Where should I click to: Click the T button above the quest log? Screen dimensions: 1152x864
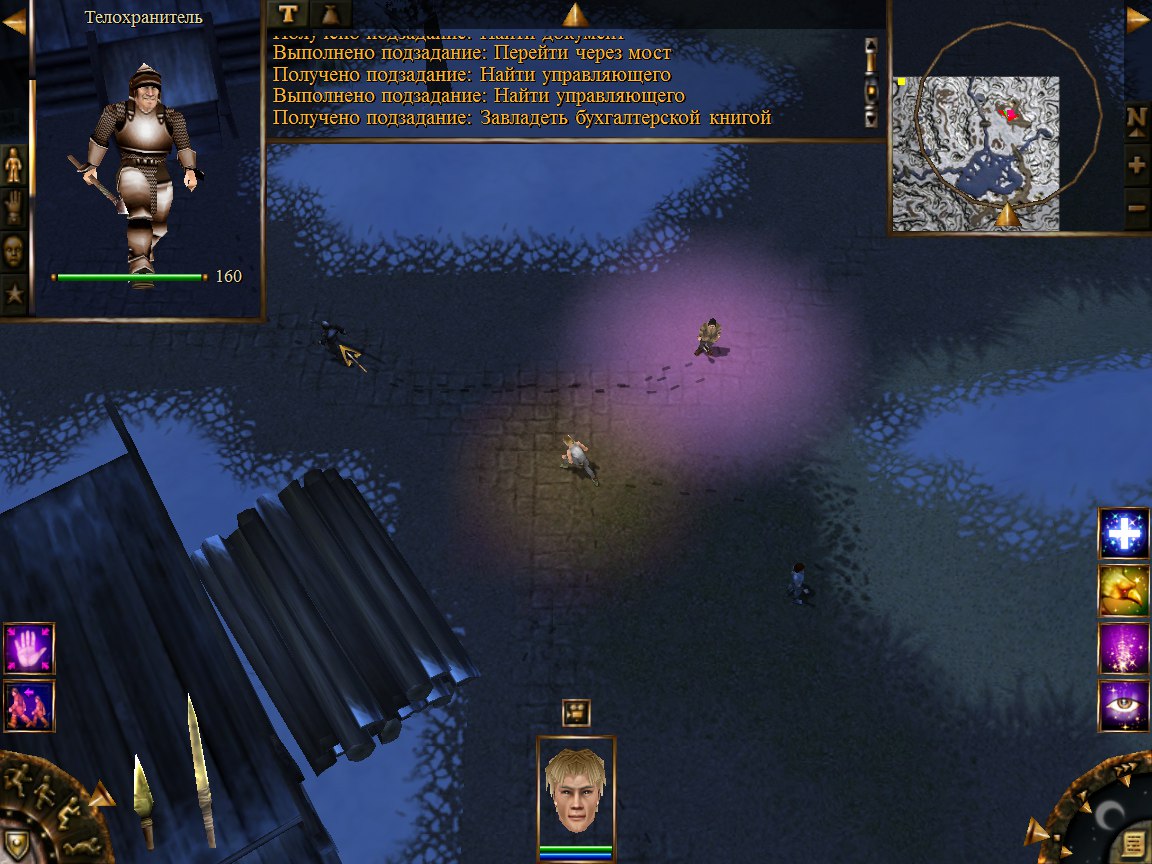pos(288,13)
